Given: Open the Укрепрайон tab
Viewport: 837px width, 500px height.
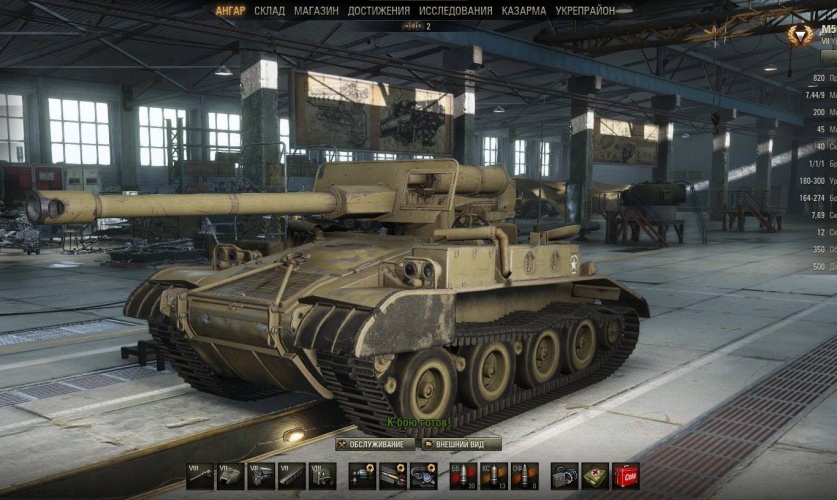Looking at the screenshot, I should [x=586, y=11].
